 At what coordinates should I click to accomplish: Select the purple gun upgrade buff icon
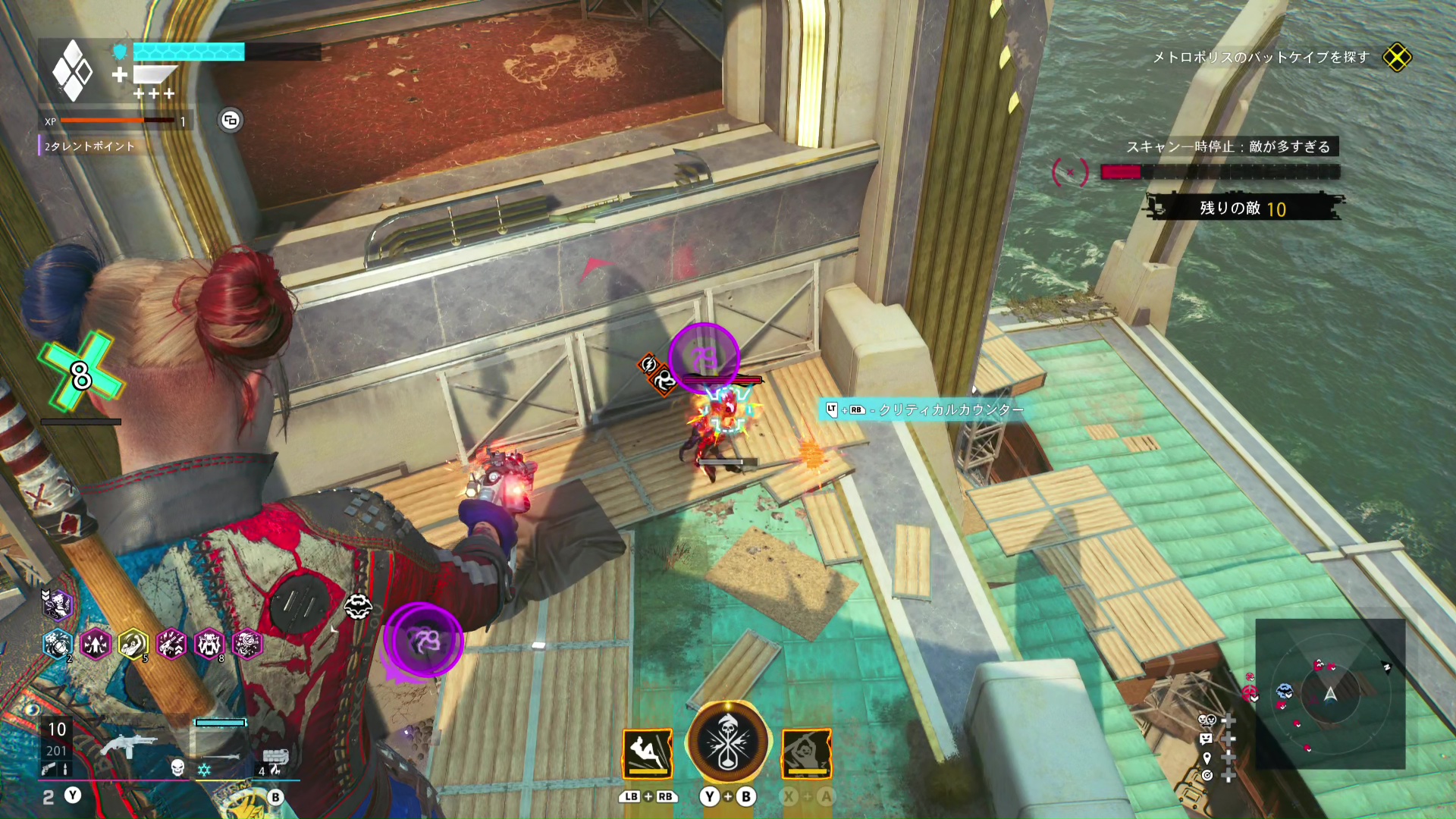tap(171, 645)
